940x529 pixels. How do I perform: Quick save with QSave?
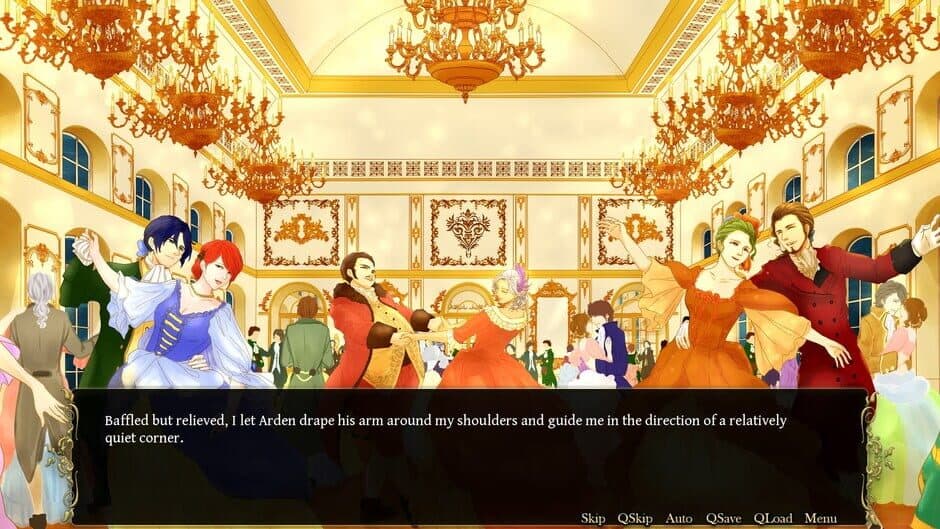click(x=723, y=518)
